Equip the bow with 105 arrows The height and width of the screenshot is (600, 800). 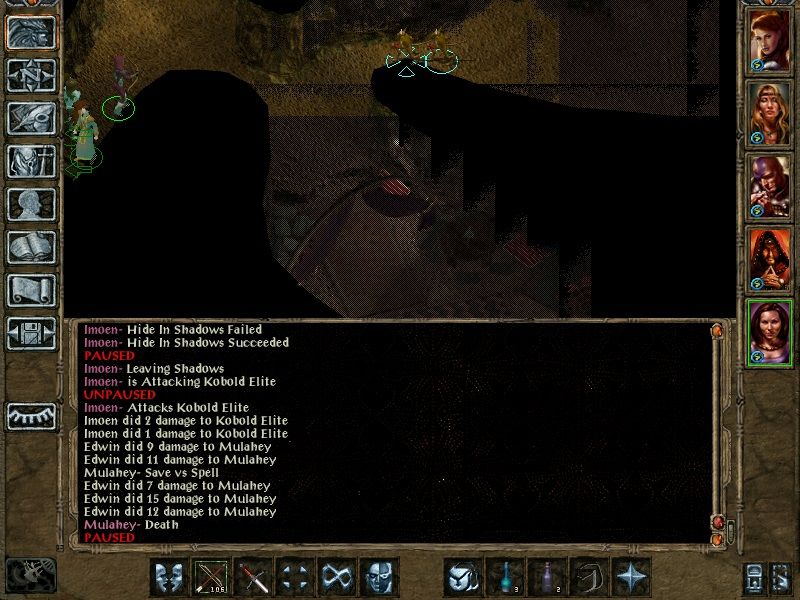213,577
